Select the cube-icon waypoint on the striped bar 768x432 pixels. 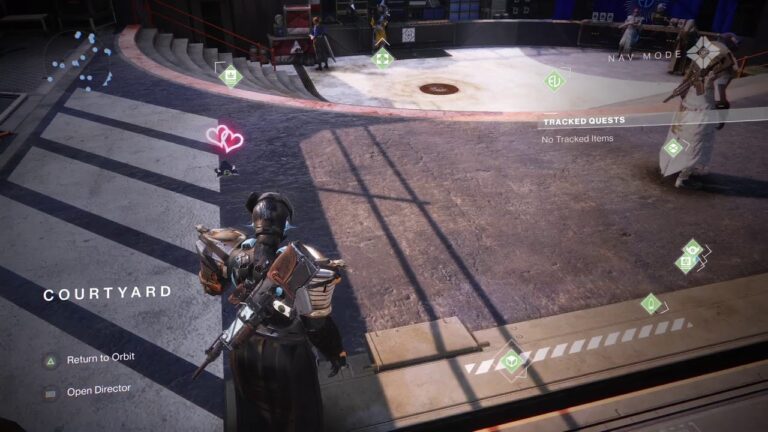point(512,357)
